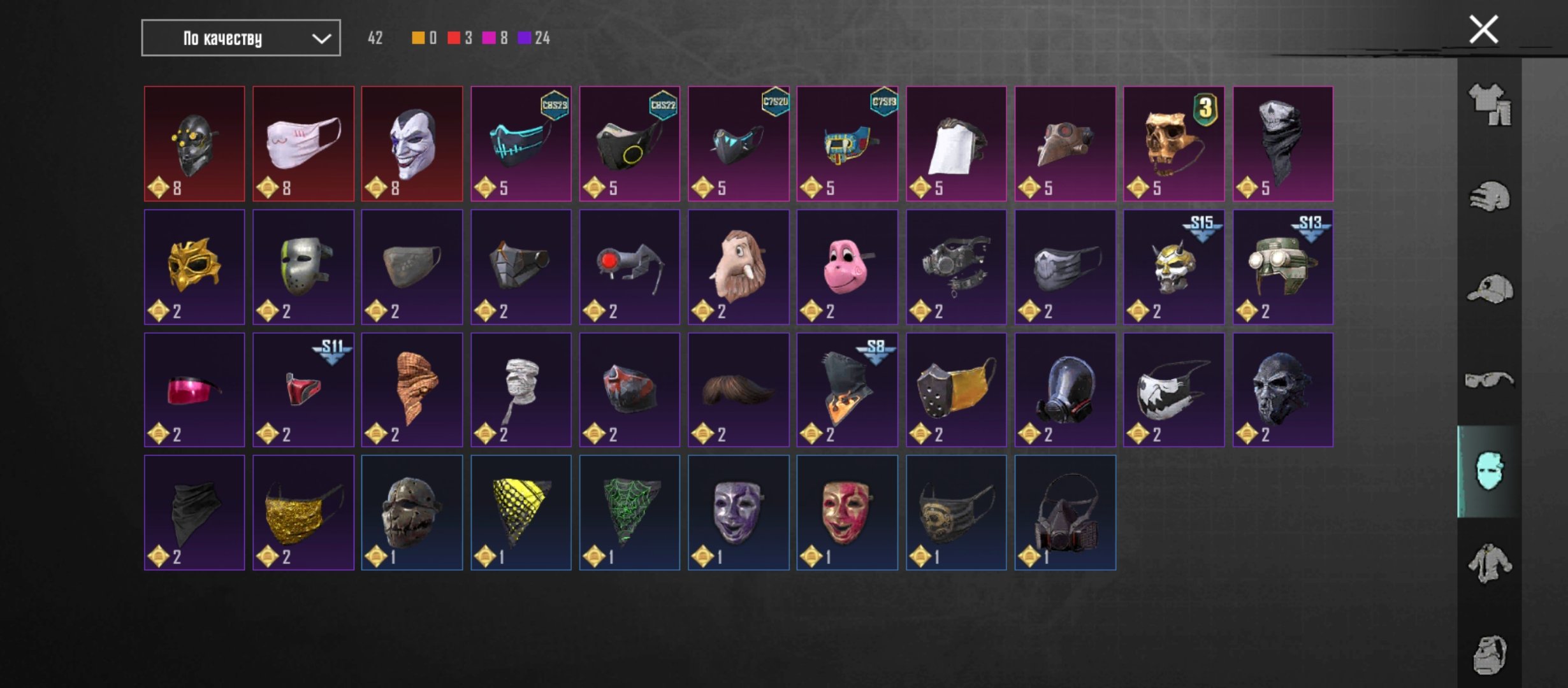Pick the plague doctor beak mask
This screenshot has height=688, width=1568.
coord(1065,144)
